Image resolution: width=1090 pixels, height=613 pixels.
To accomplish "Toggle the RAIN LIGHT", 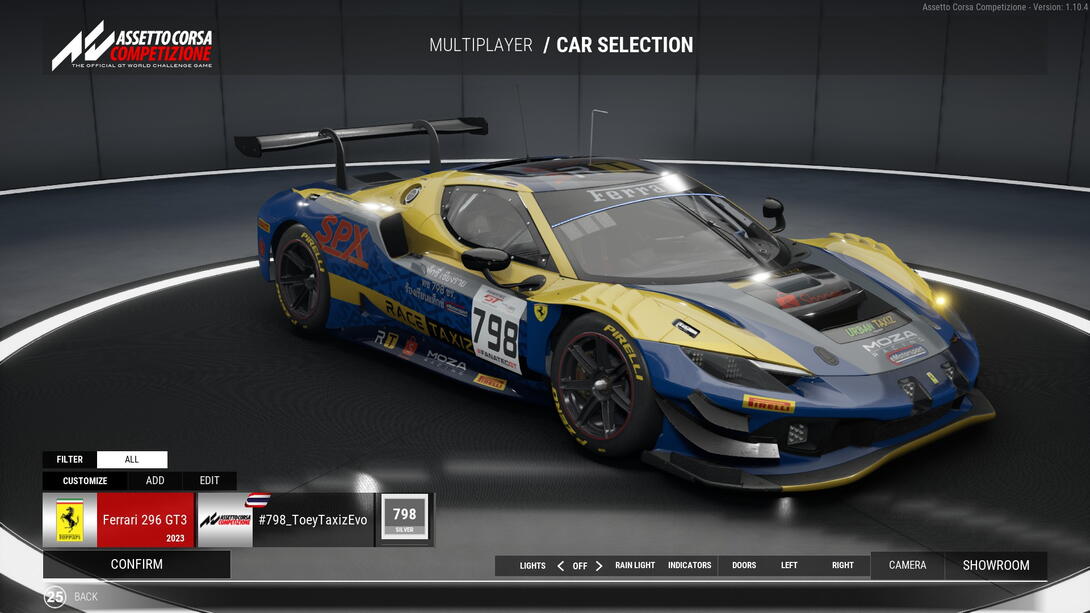I will pos(635,566).
